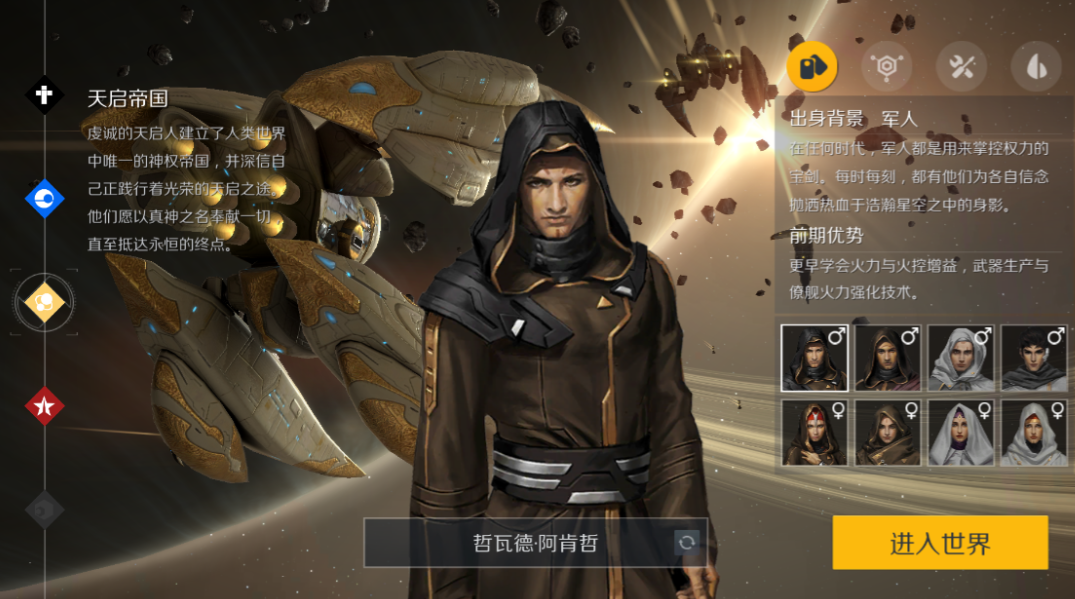Switch to the blue diamond faction
This screenshot has width=1075, height=599.
coord(44,199)
